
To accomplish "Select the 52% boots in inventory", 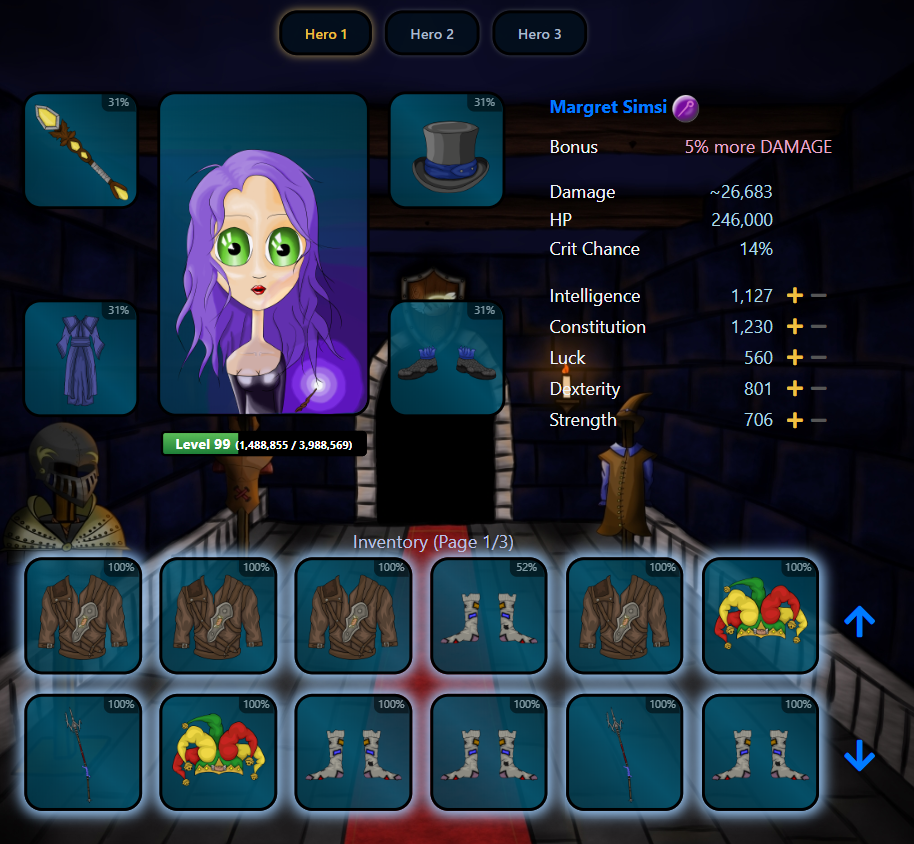I will tap(489, 615).
